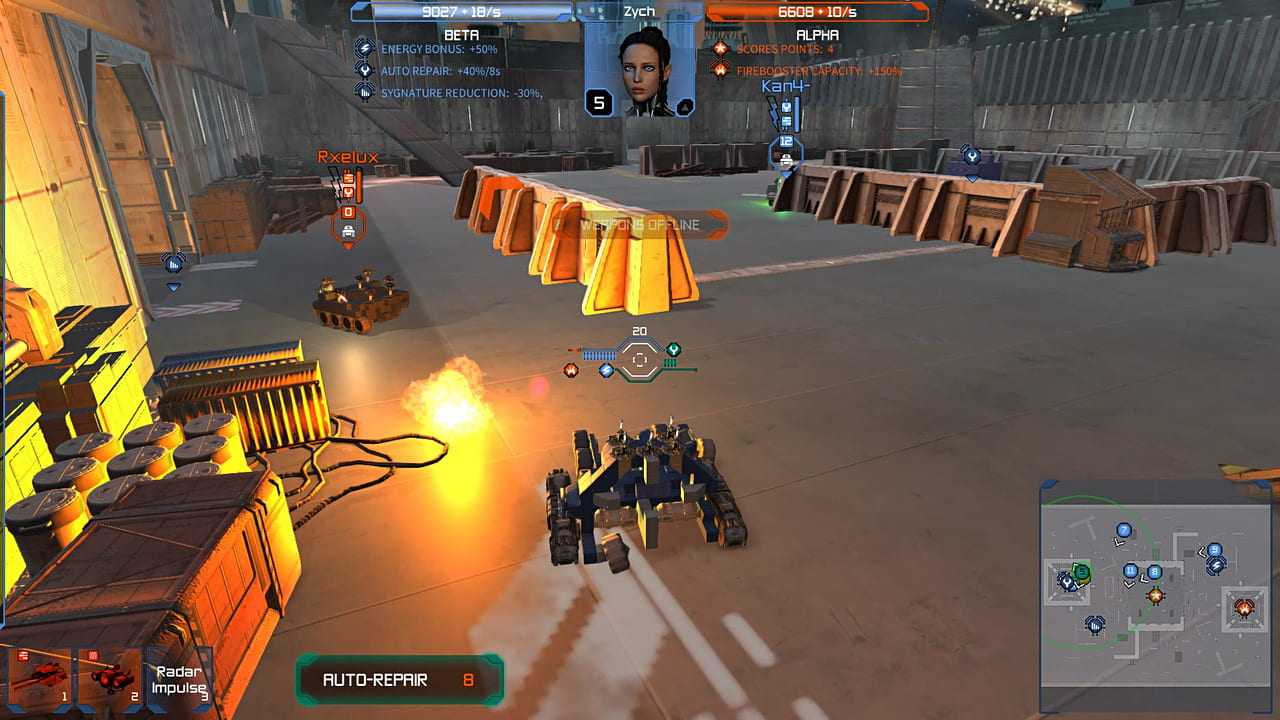
Task: Click player marker 7 on the minimap
Action: pyautogui.click(x=1124, y=530)
